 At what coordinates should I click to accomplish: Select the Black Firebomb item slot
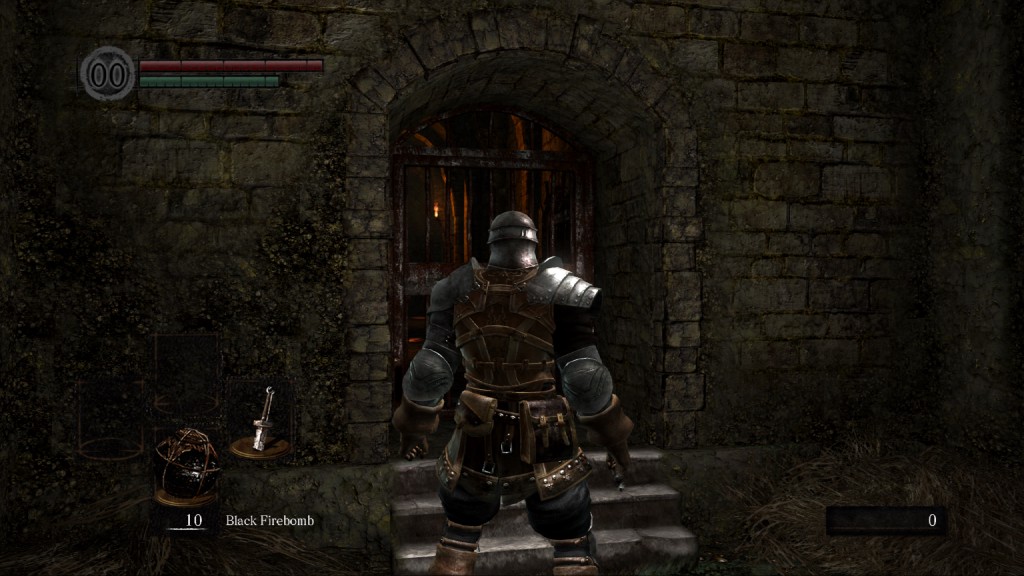(185, 464)
